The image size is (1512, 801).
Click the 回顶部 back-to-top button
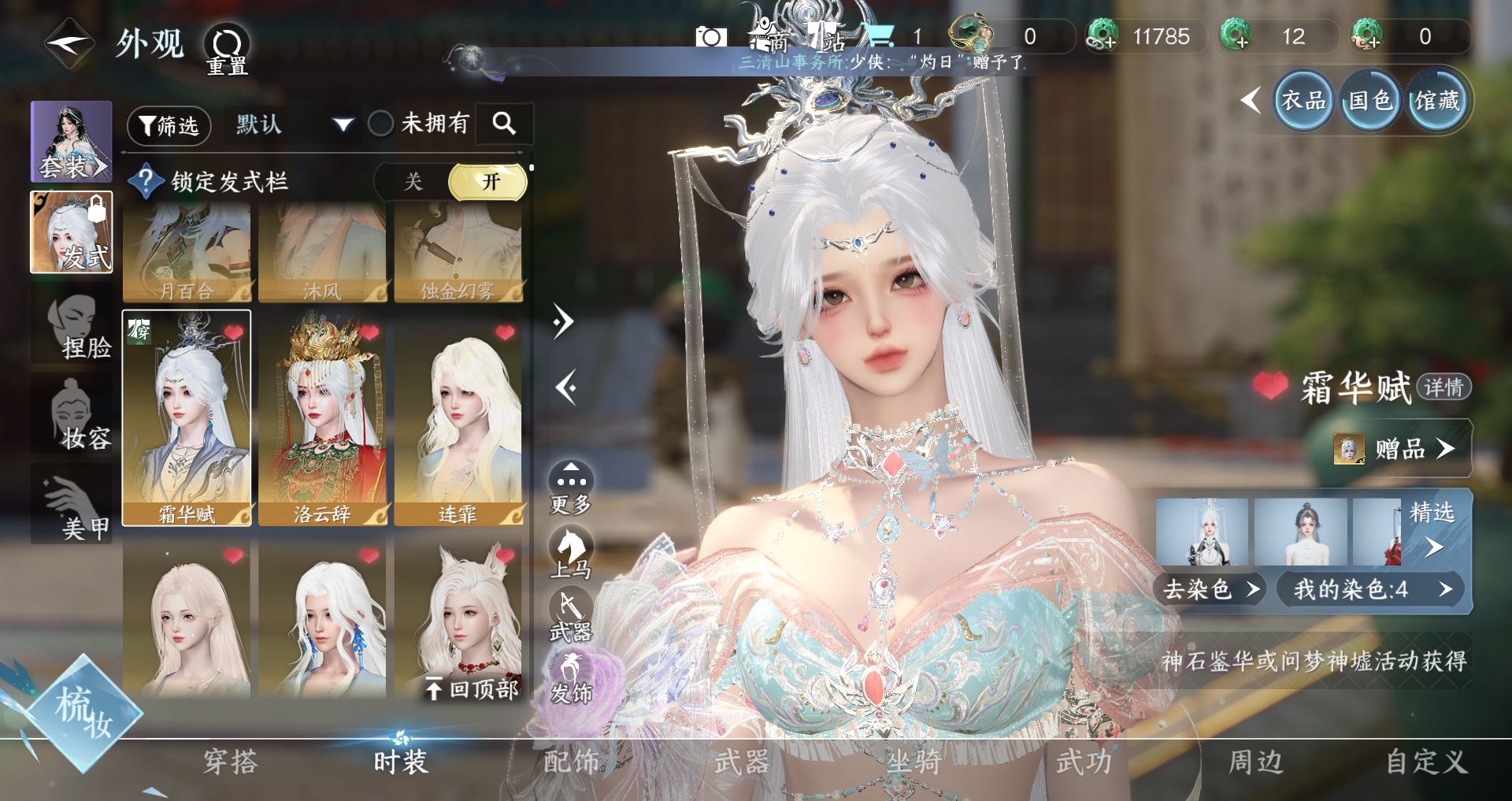tap(472, 689)
